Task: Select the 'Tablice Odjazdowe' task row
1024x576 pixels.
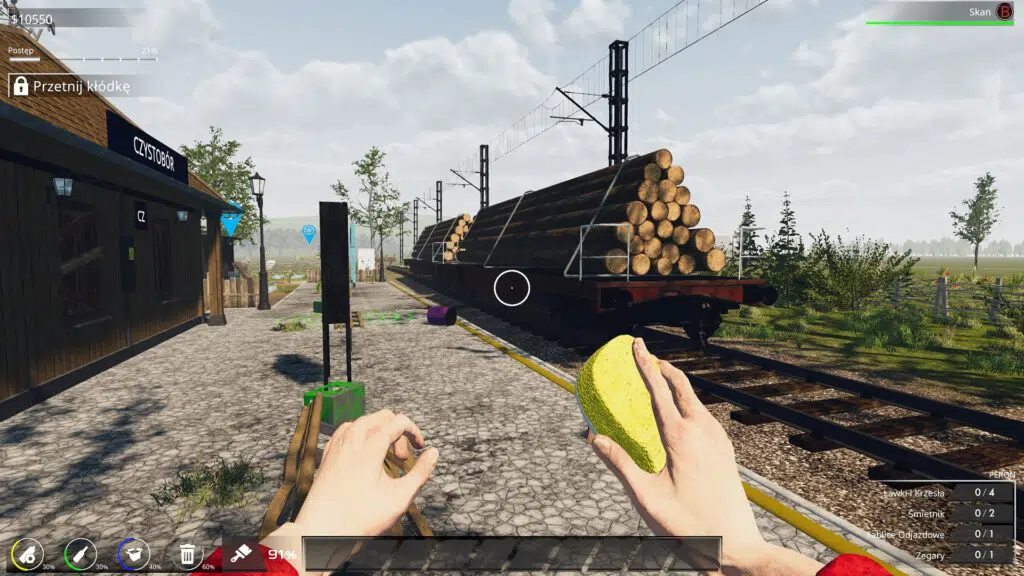Action: tap(946, 533)
